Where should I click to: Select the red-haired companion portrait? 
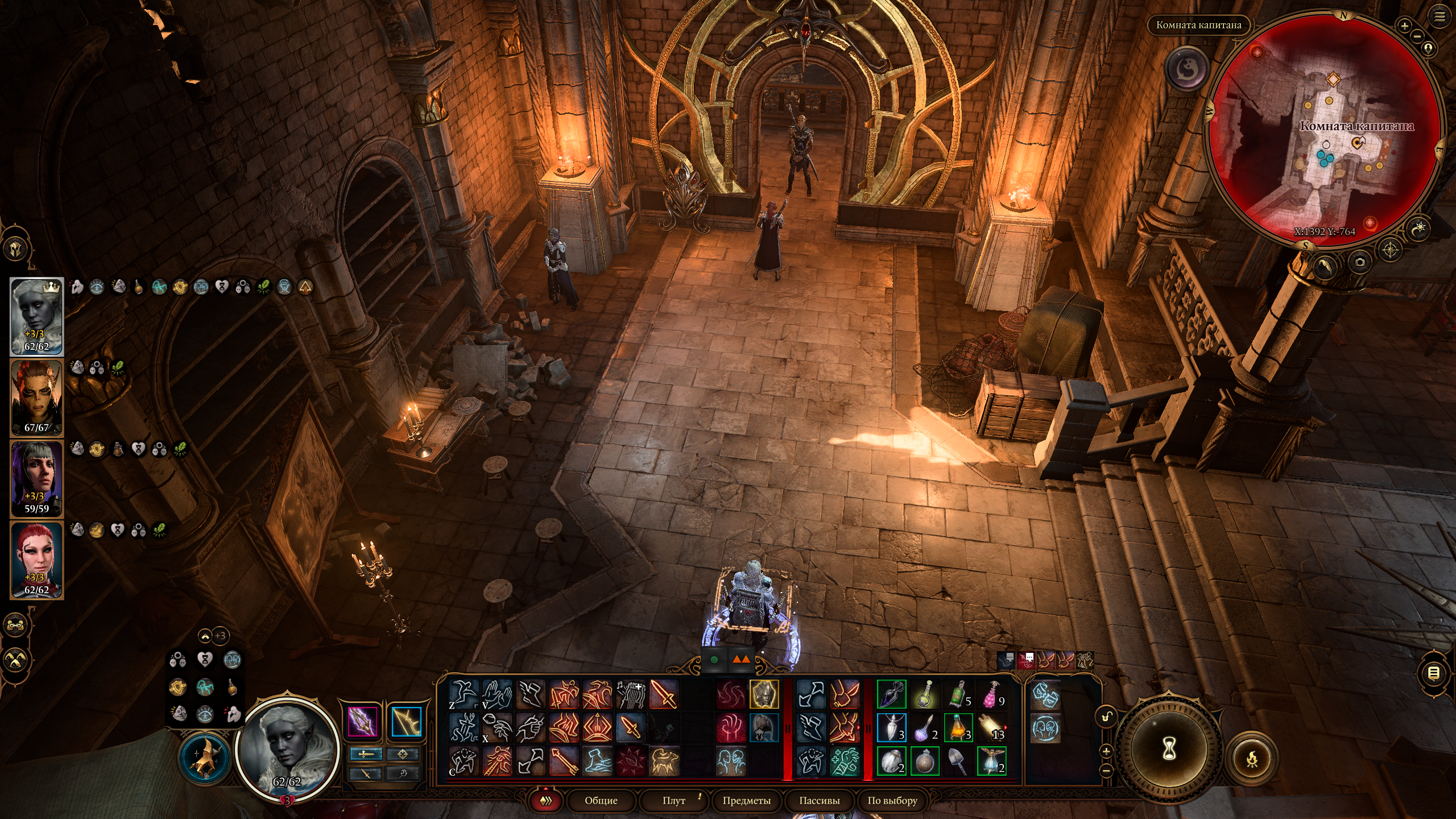click(36, 560)
